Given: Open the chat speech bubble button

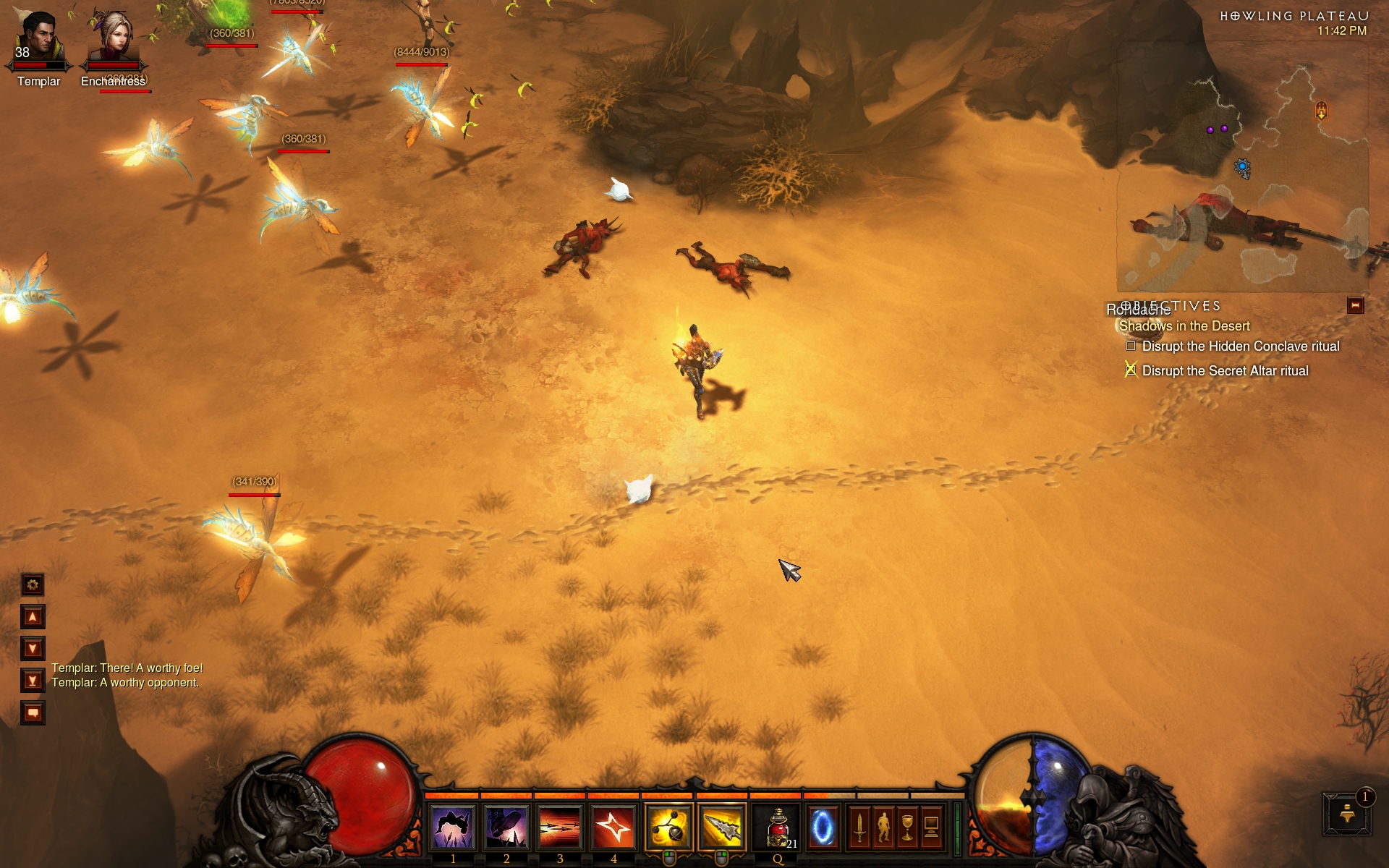Looking at the screenshot, I should click(x=33, y=713).
